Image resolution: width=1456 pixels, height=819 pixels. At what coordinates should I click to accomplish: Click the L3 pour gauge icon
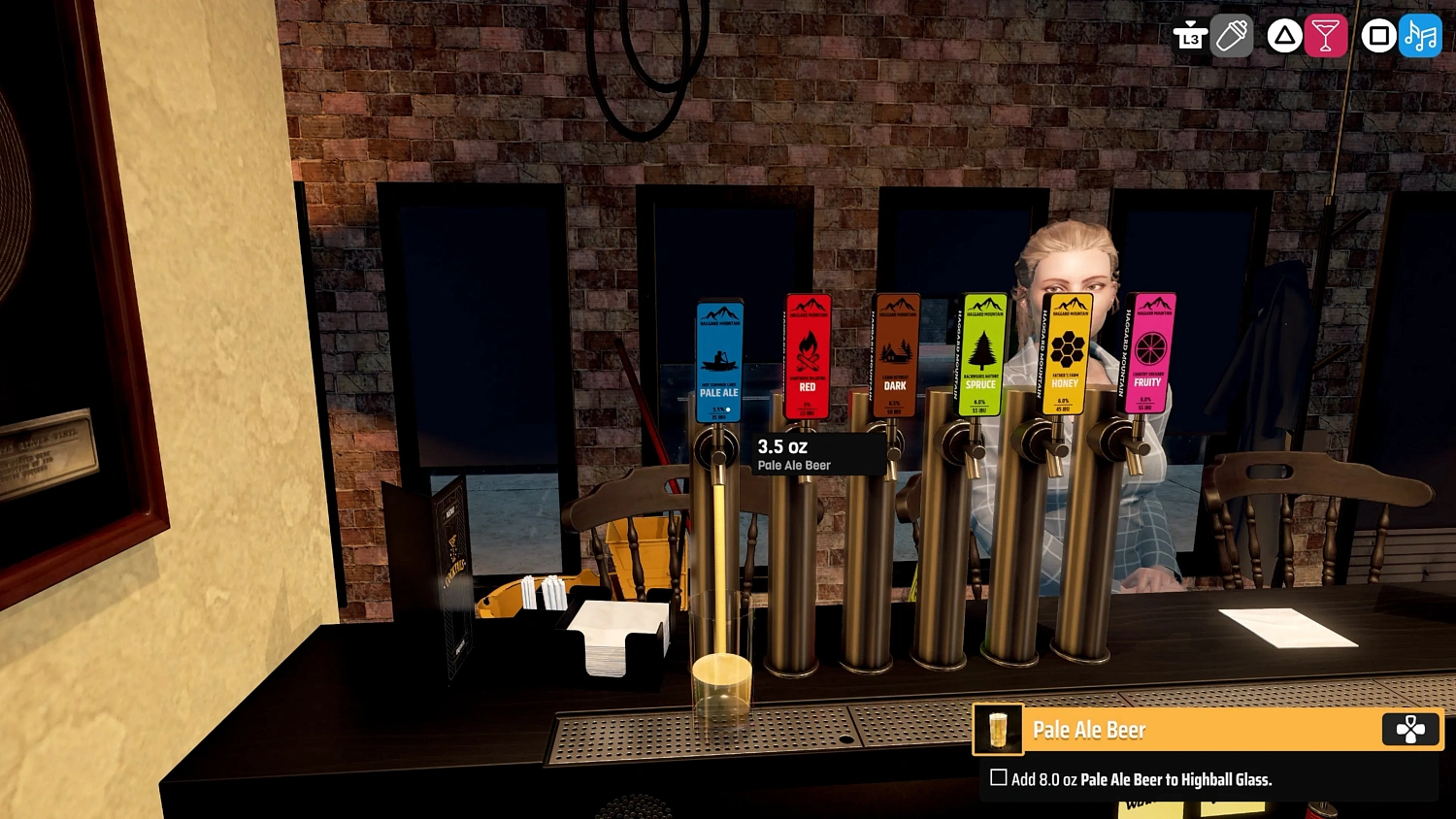point(1190,36)
